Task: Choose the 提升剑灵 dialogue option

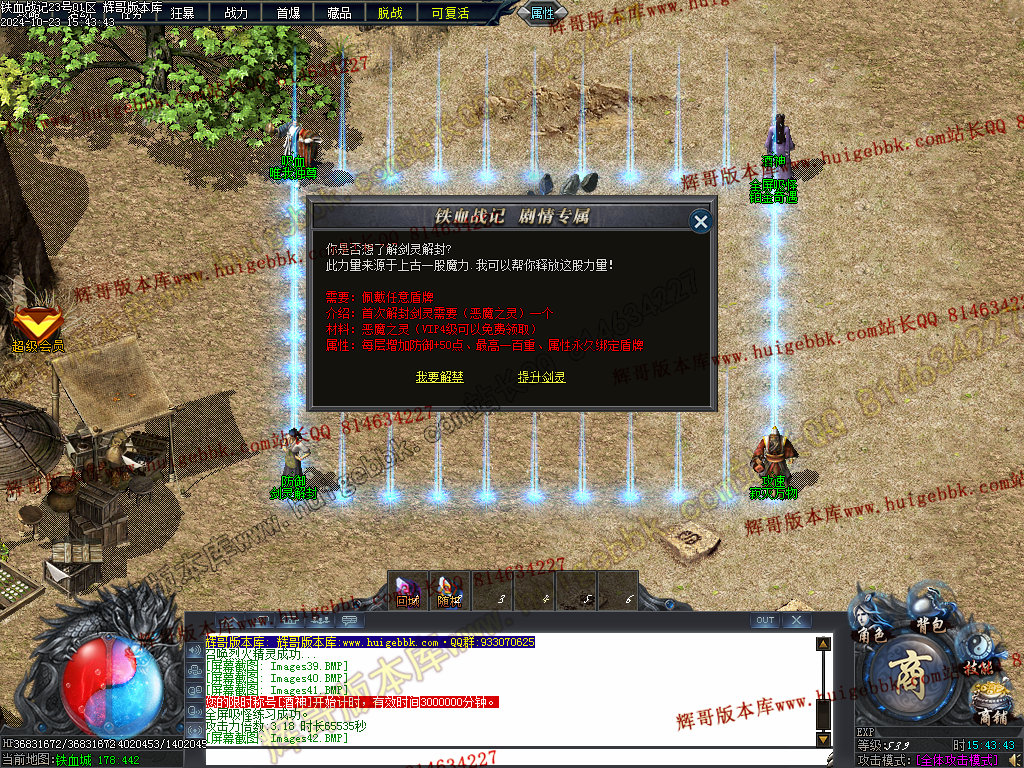Action: click(x=542, y=377)
